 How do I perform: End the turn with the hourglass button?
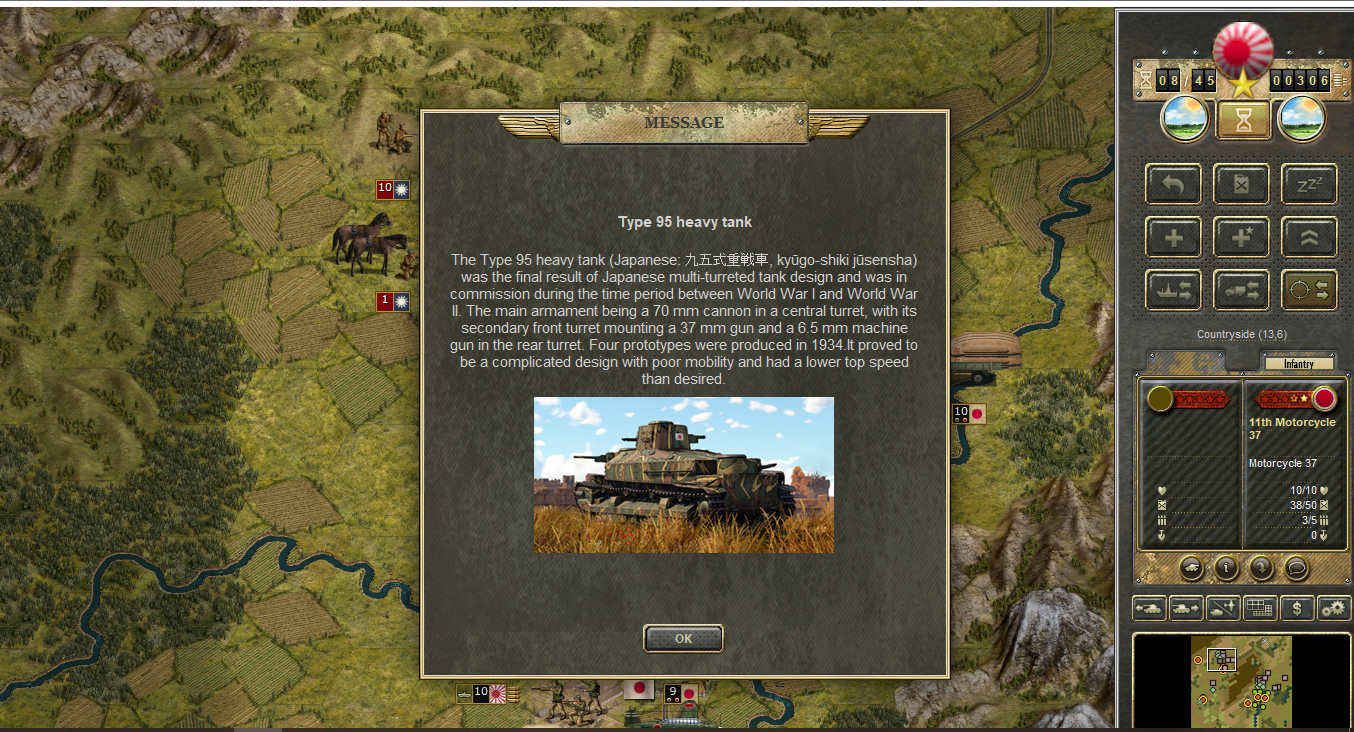click(x=1243, y=120)
